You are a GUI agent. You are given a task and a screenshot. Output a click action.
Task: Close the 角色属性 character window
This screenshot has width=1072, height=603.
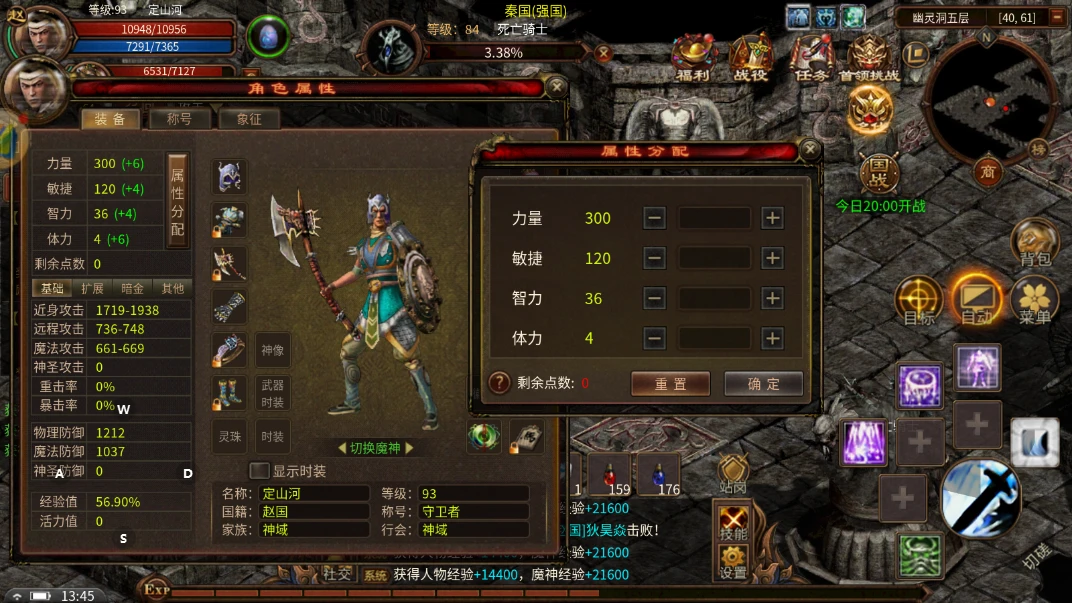(x=556, y=88)
